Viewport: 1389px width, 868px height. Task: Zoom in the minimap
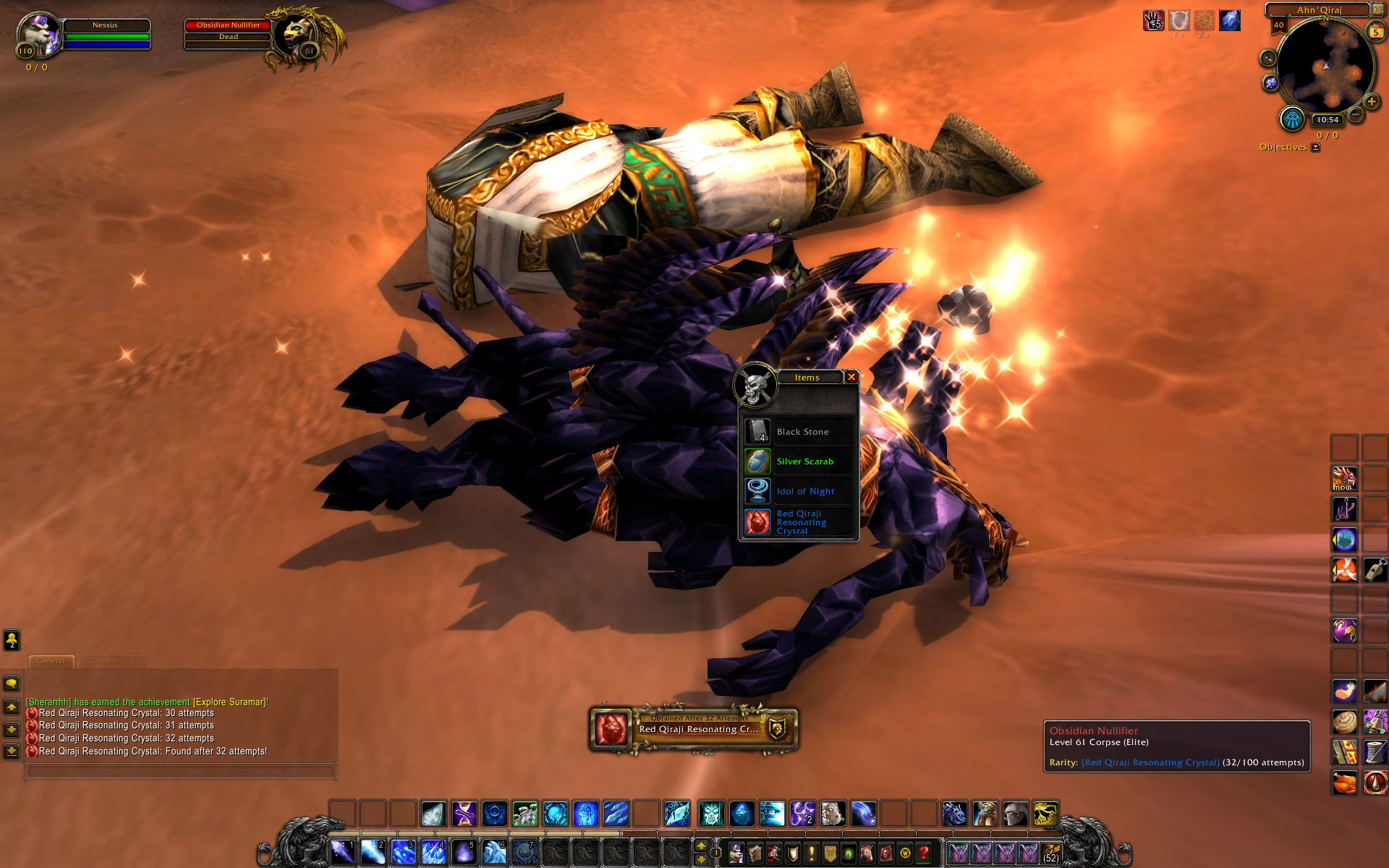[x=1371, y=102]
